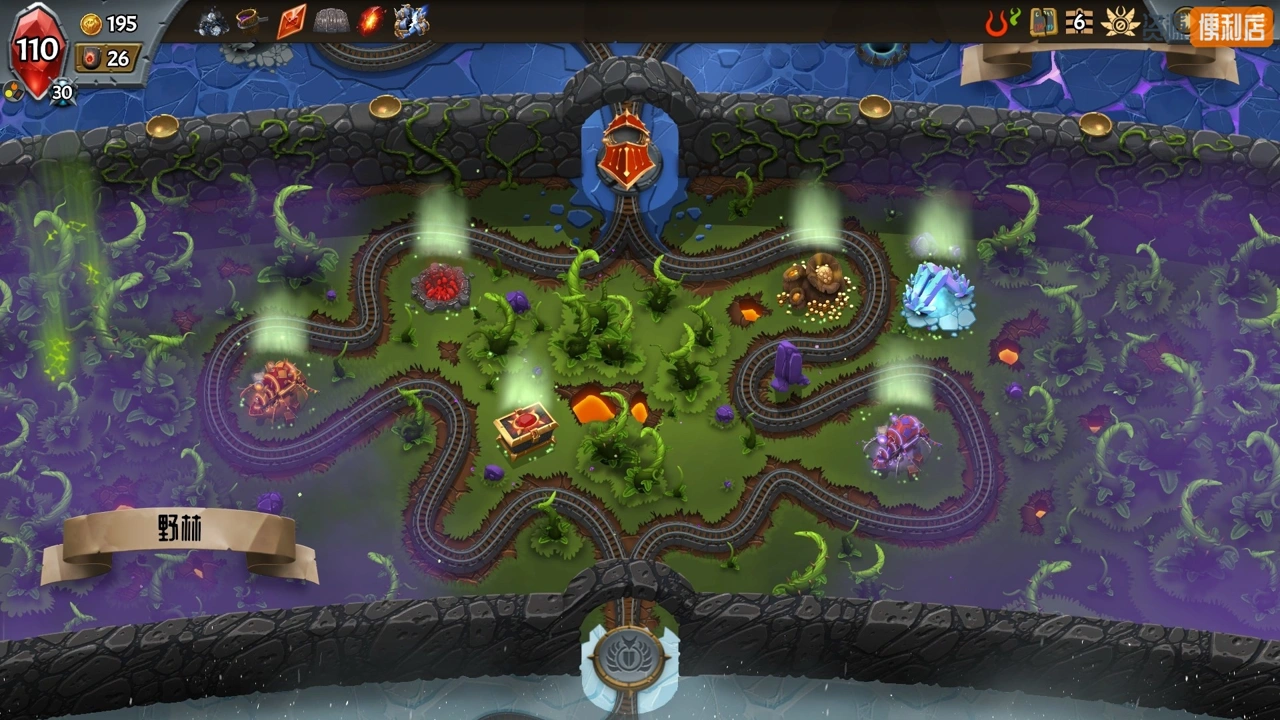The height and width of the screenshot is (720, 1280).
Task: Select the red helmet boss banner
Action: (622, 152)
